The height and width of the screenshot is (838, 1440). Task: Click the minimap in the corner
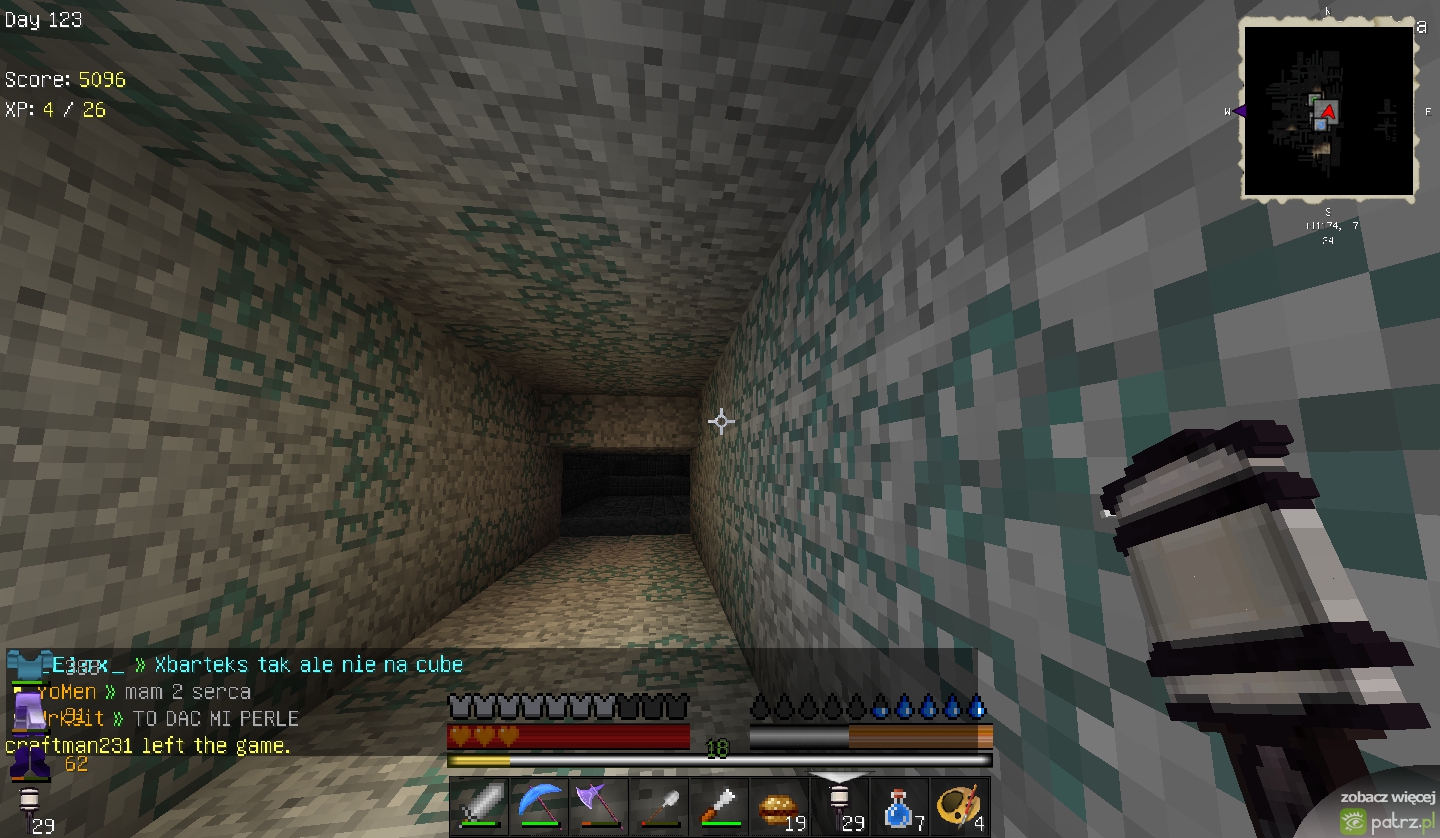pyautogui.click(x=1328, y=111)
